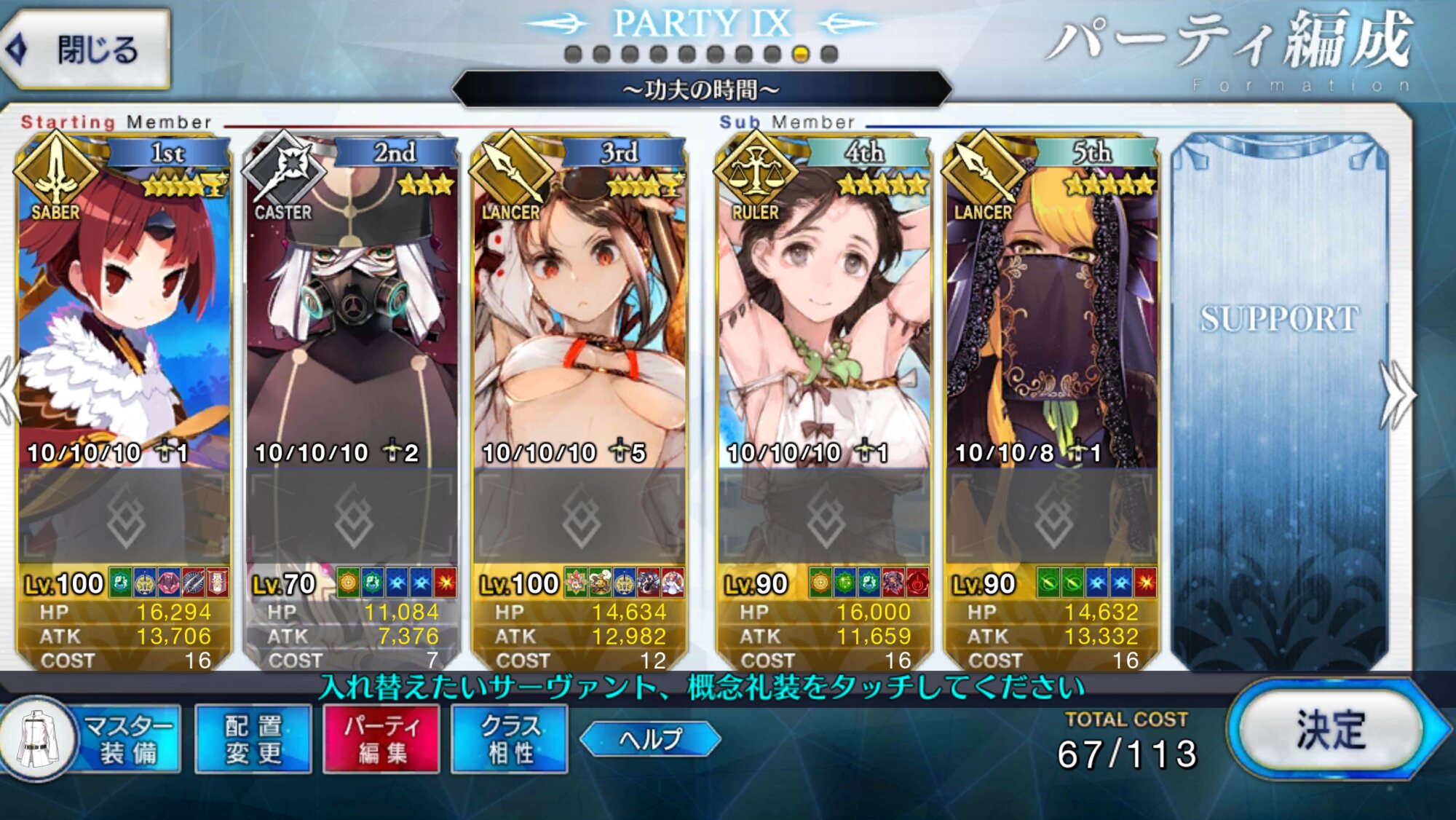Show the クラス相性 class affinity chart

point(510,739)
